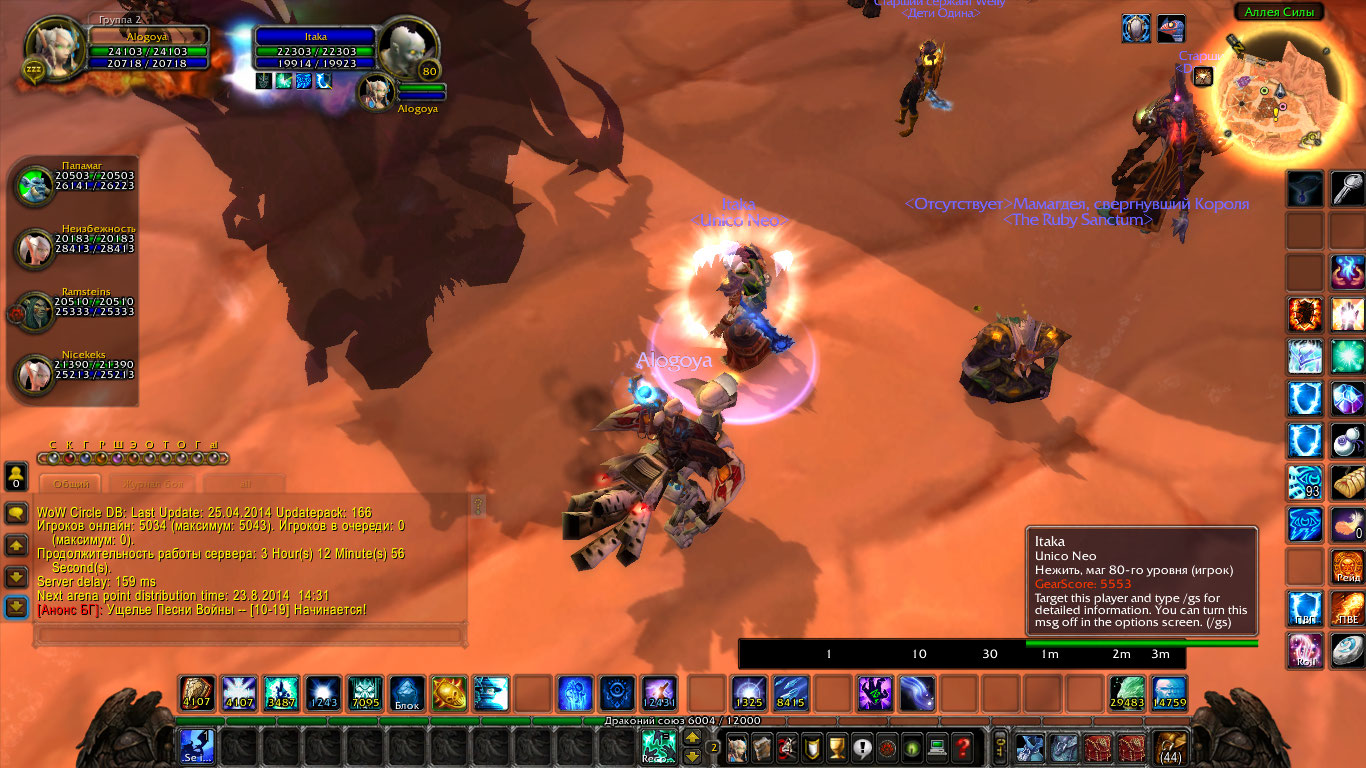Select party member Папамаг's portrait
The height and width of the screenshot is (768, 1366).
pos(34,185)
